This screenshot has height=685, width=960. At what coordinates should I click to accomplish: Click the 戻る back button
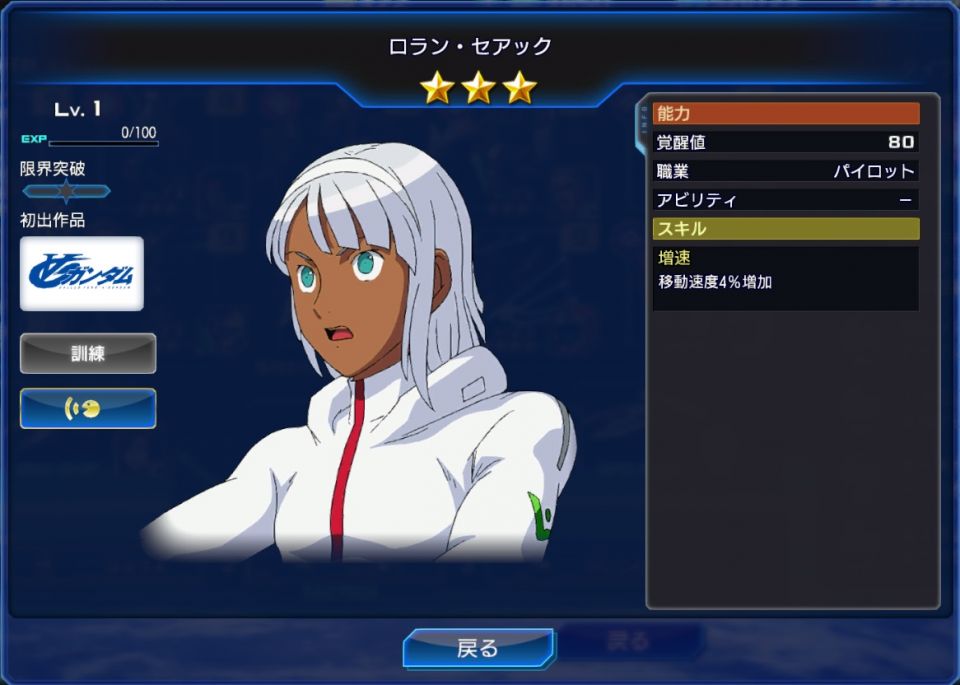click(x=478, y=648)
